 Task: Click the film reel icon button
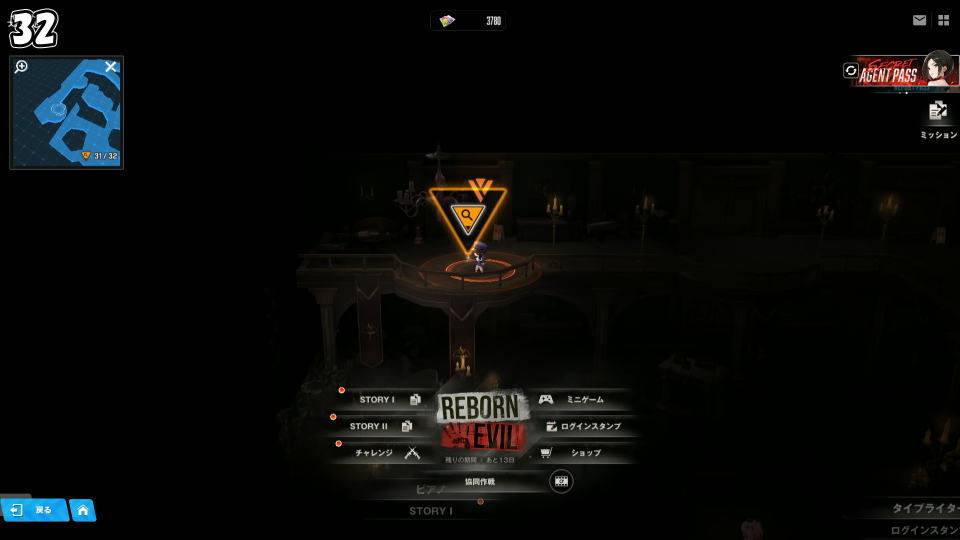[561, 482]
